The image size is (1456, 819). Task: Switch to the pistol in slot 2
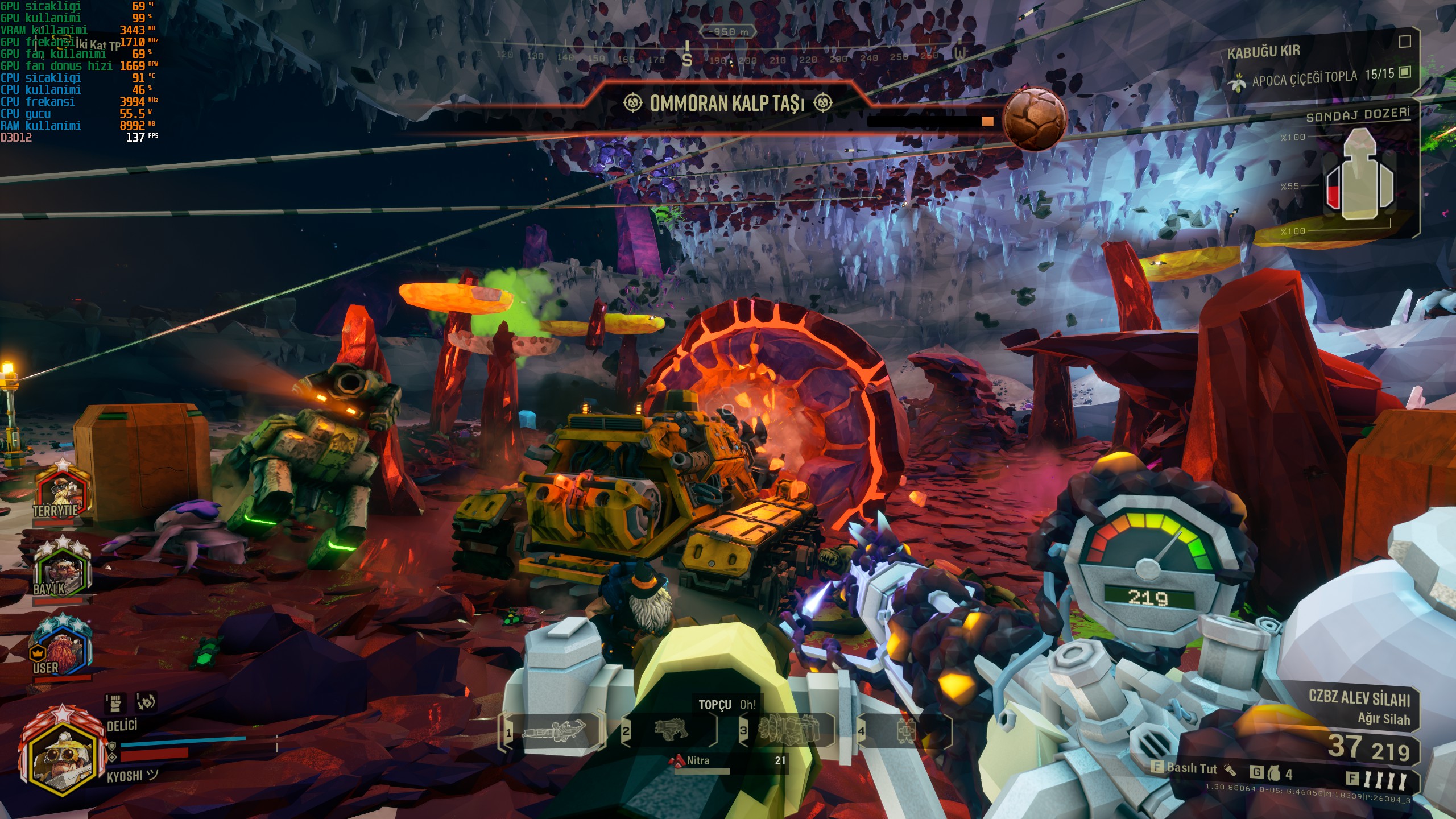click(x=671, y=730)
